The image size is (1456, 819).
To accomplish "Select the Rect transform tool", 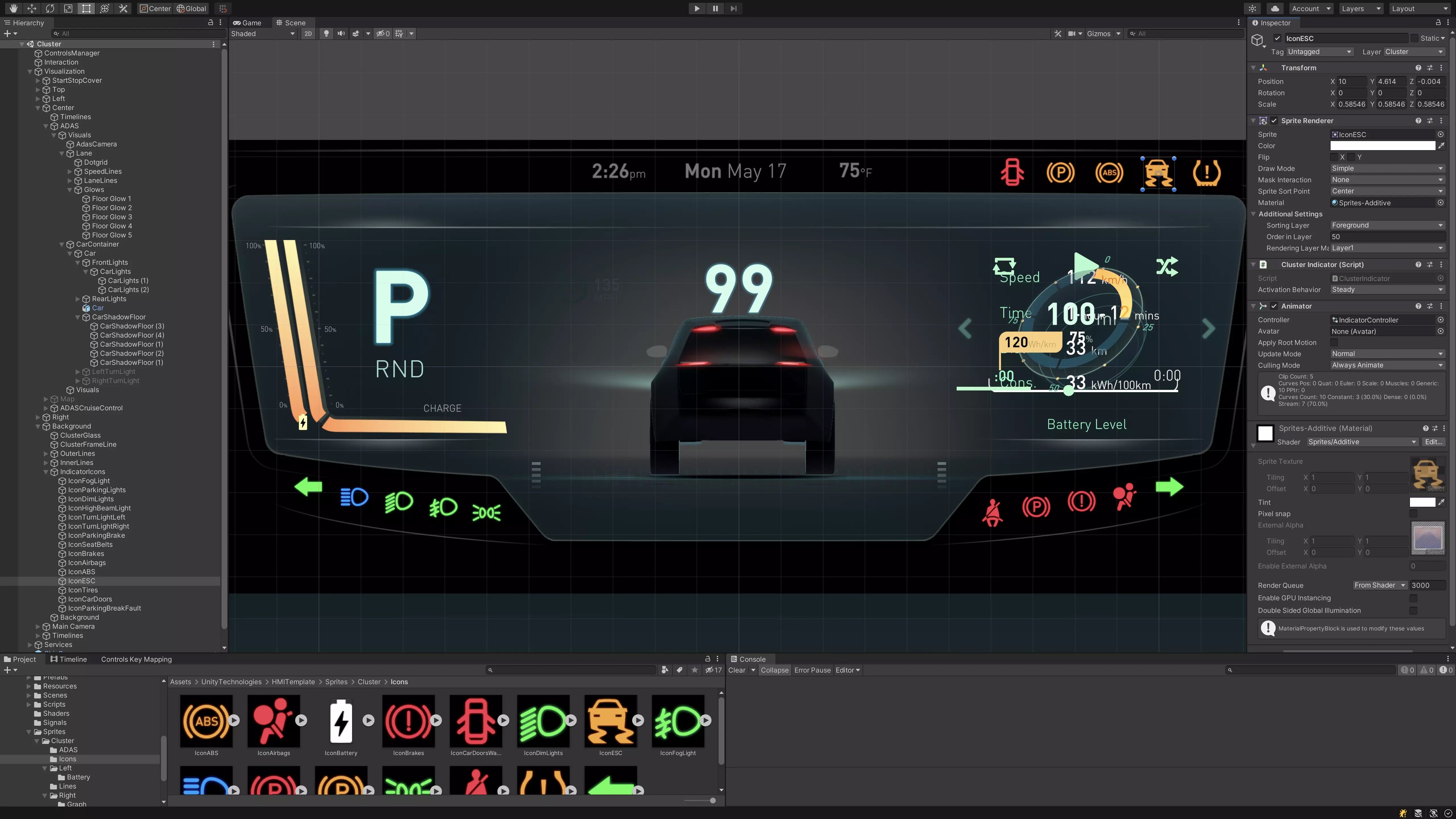I will (86, 9).
